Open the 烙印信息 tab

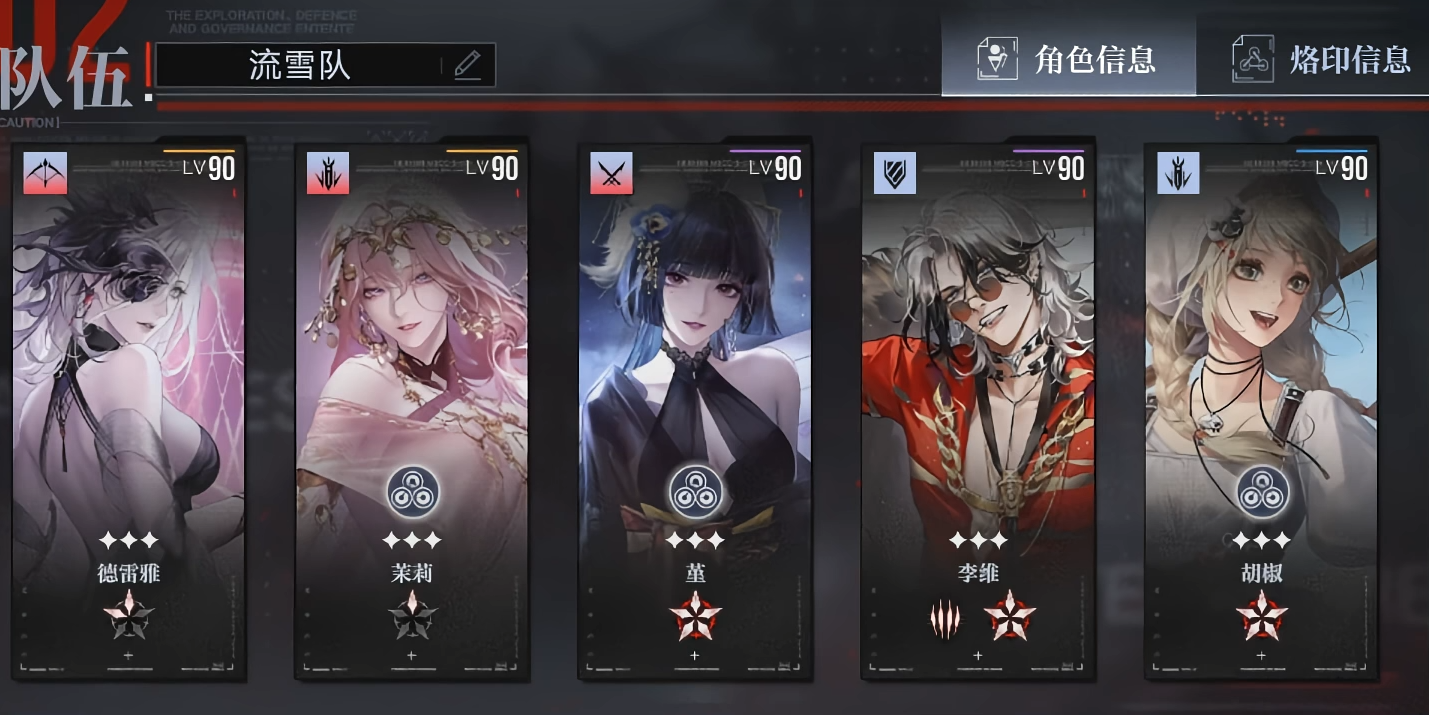(1321, 60)
